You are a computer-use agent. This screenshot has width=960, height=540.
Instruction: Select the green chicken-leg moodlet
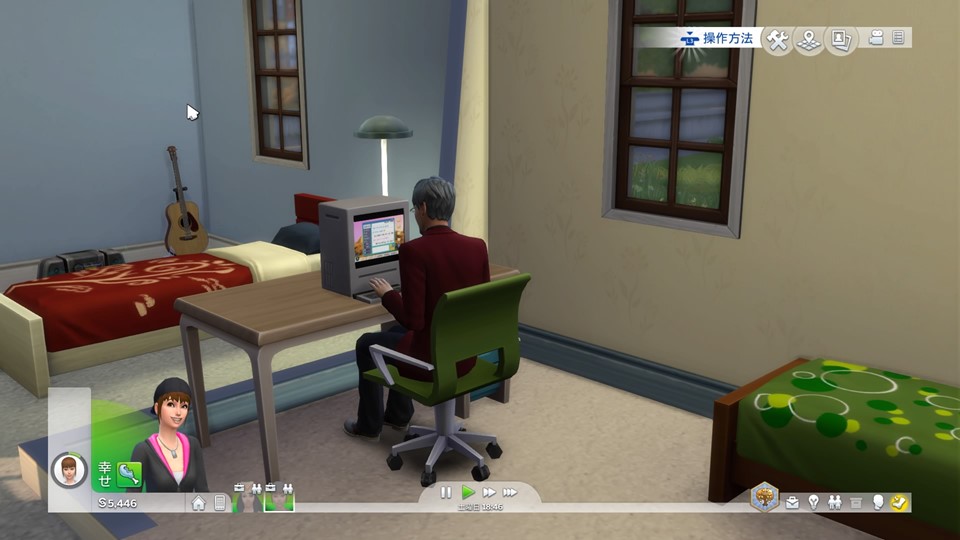(128, 473)
